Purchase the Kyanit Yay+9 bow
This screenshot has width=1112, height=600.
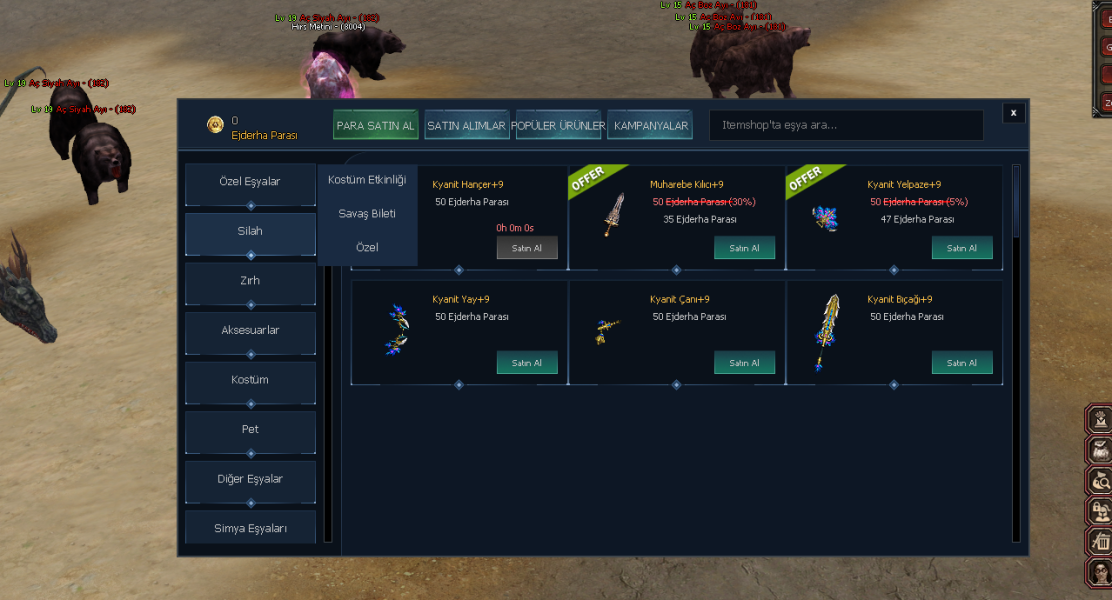527,363
